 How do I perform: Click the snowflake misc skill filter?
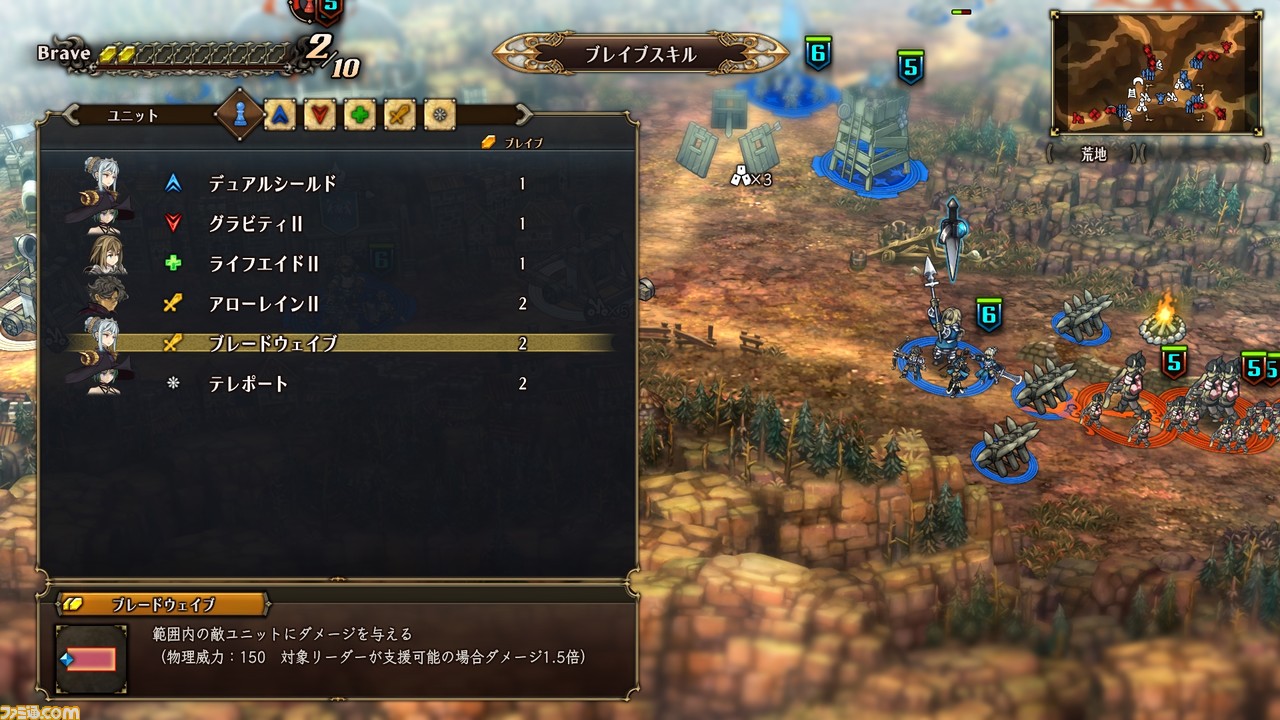click(x=437, y=116)
